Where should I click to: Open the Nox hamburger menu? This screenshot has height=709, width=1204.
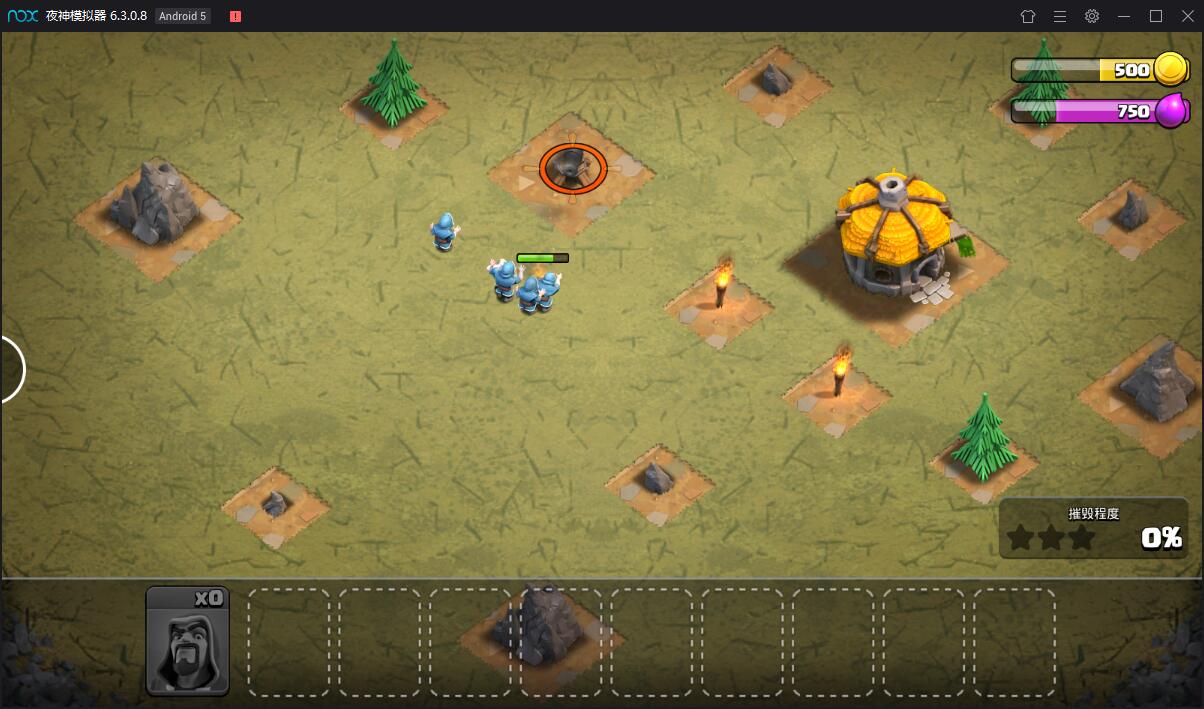tap(1060, 16)
